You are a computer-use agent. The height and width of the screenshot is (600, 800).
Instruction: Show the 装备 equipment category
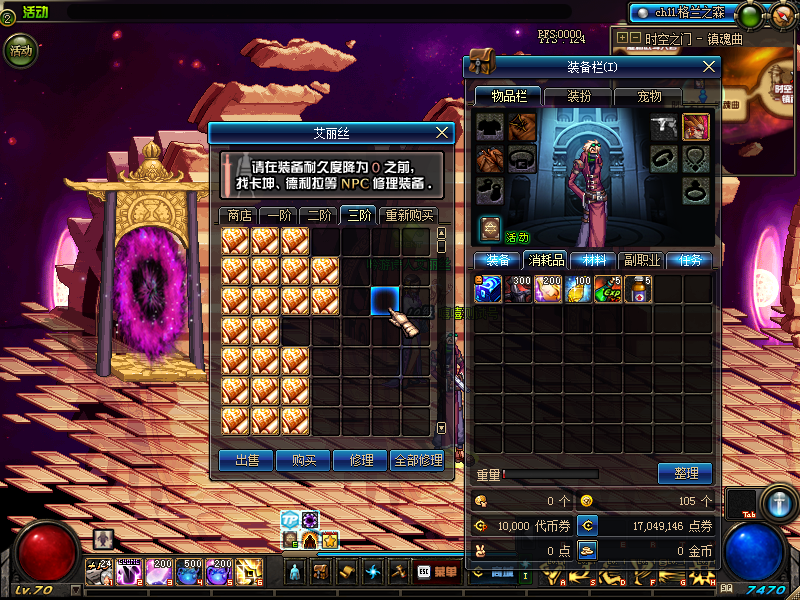(497, 260)
